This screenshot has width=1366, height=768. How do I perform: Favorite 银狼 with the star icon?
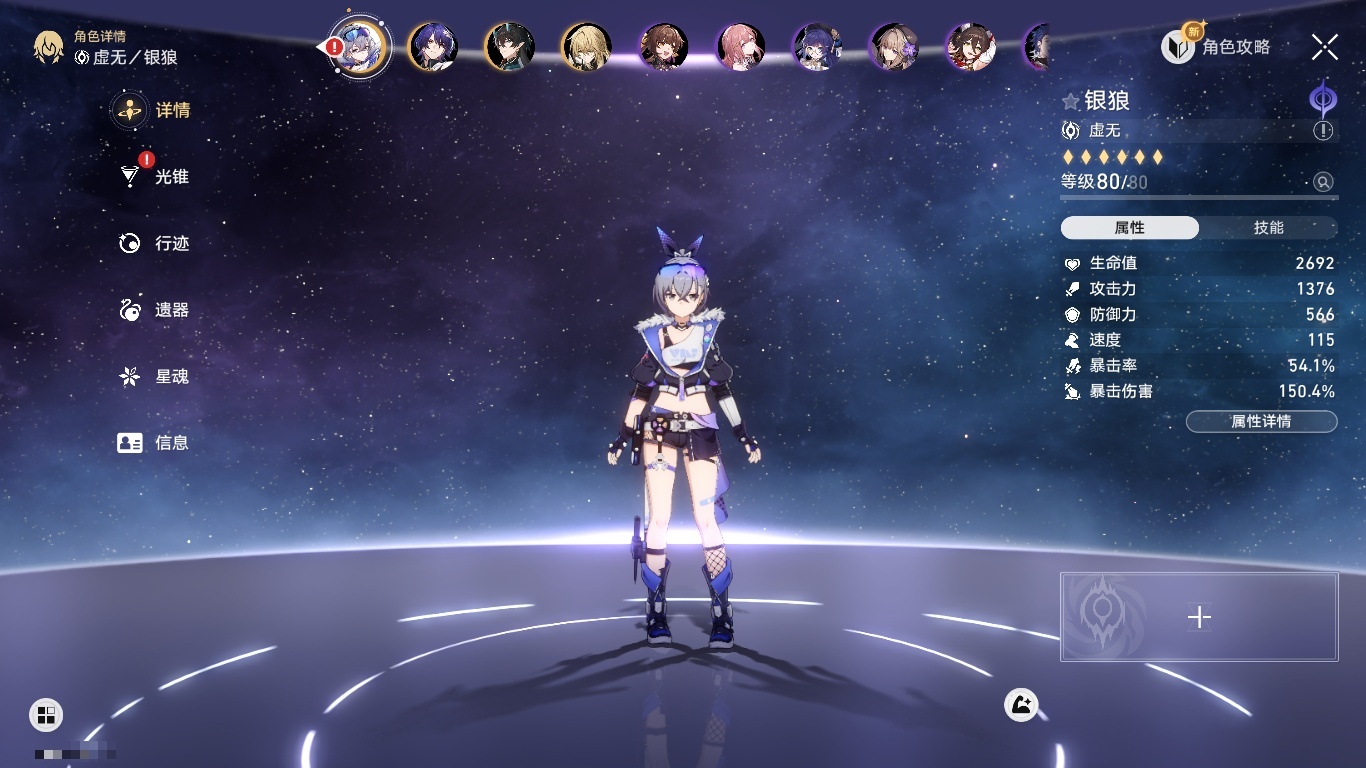click(1071, 101)
